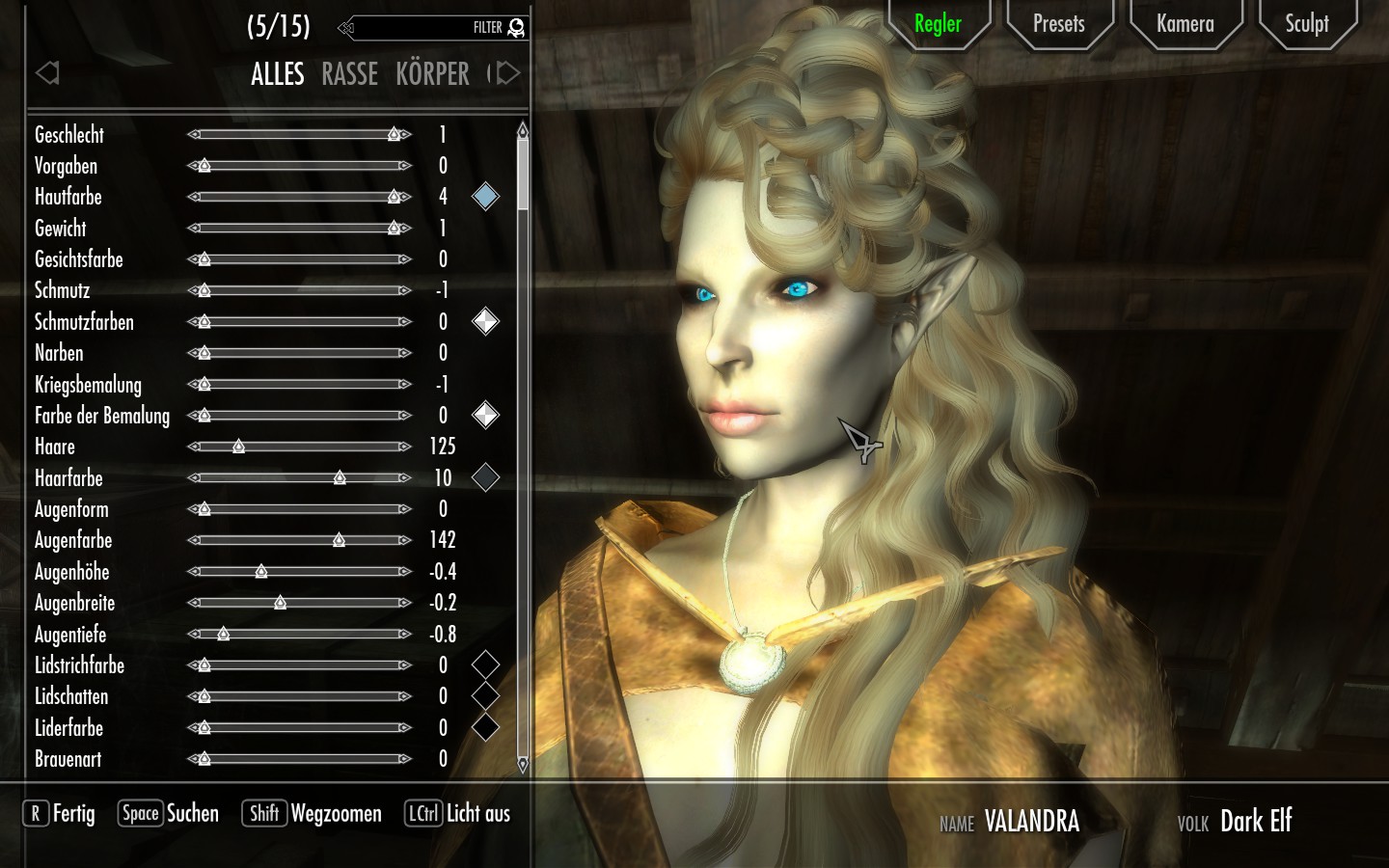Open the Hautfarbe color picker diamond icon
1389x868 pixels.
tap(485, 197)
